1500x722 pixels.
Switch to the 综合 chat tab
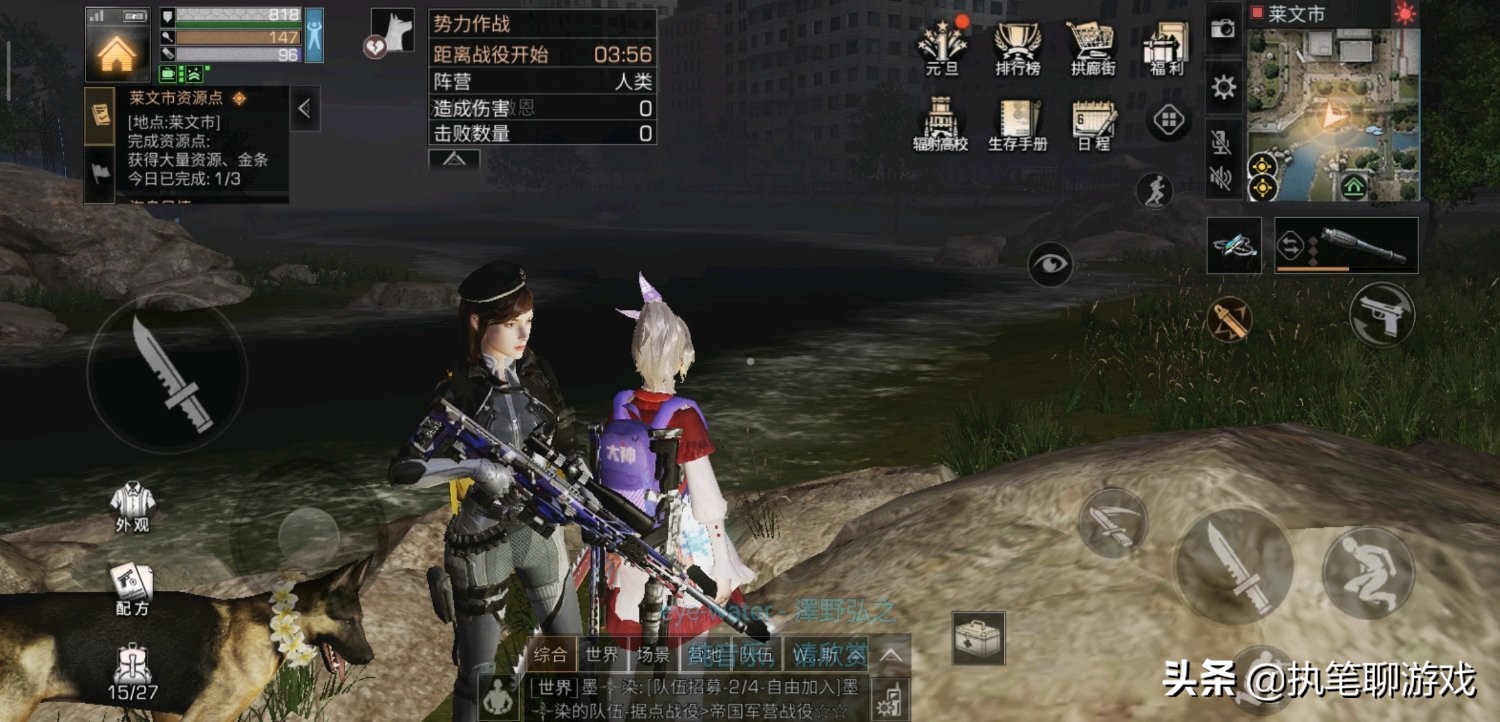(550, 656)
